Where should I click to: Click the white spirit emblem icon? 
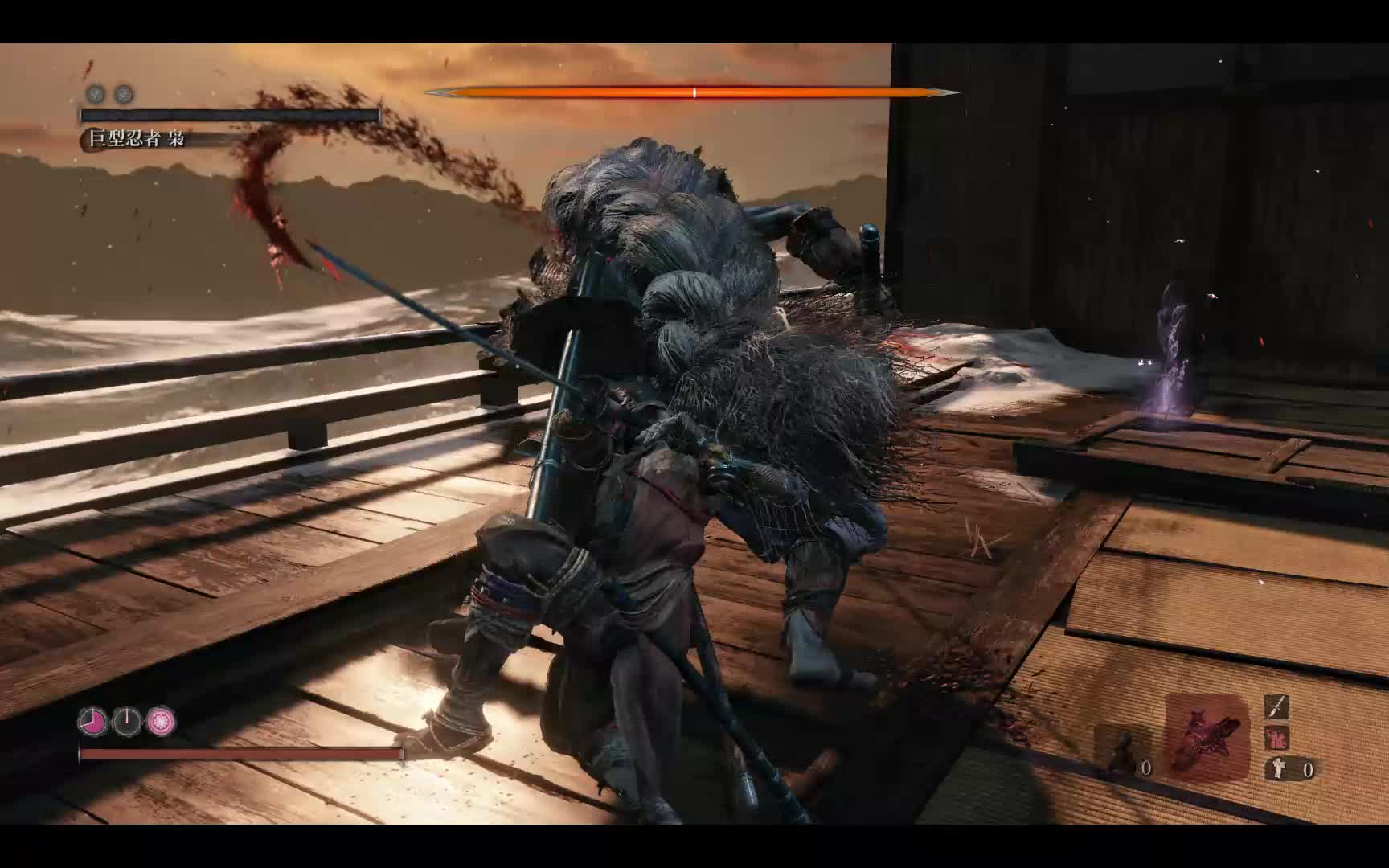click(1277, 768)
